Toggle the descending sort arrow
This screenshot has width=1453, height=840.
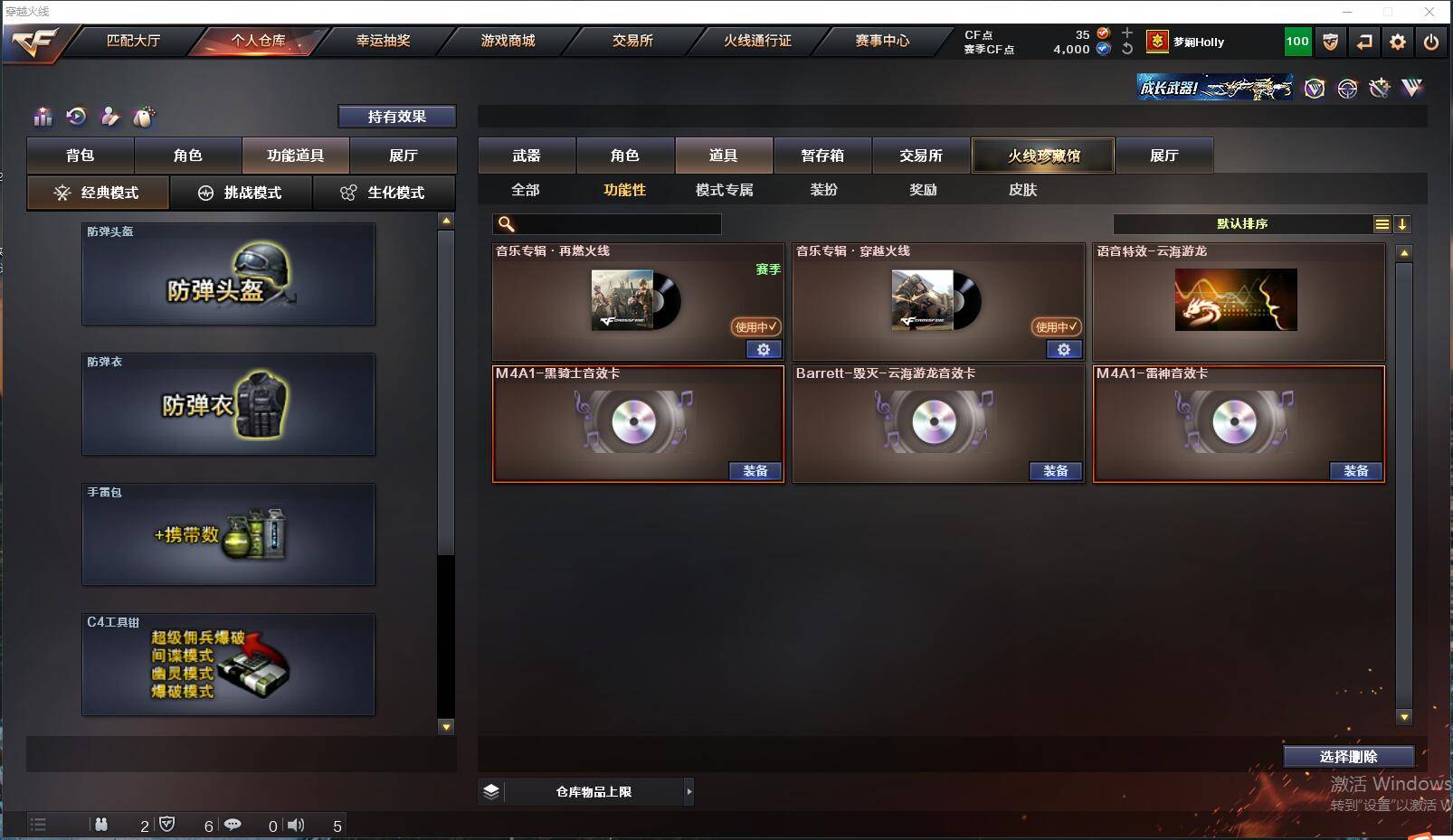point(1403,223)
